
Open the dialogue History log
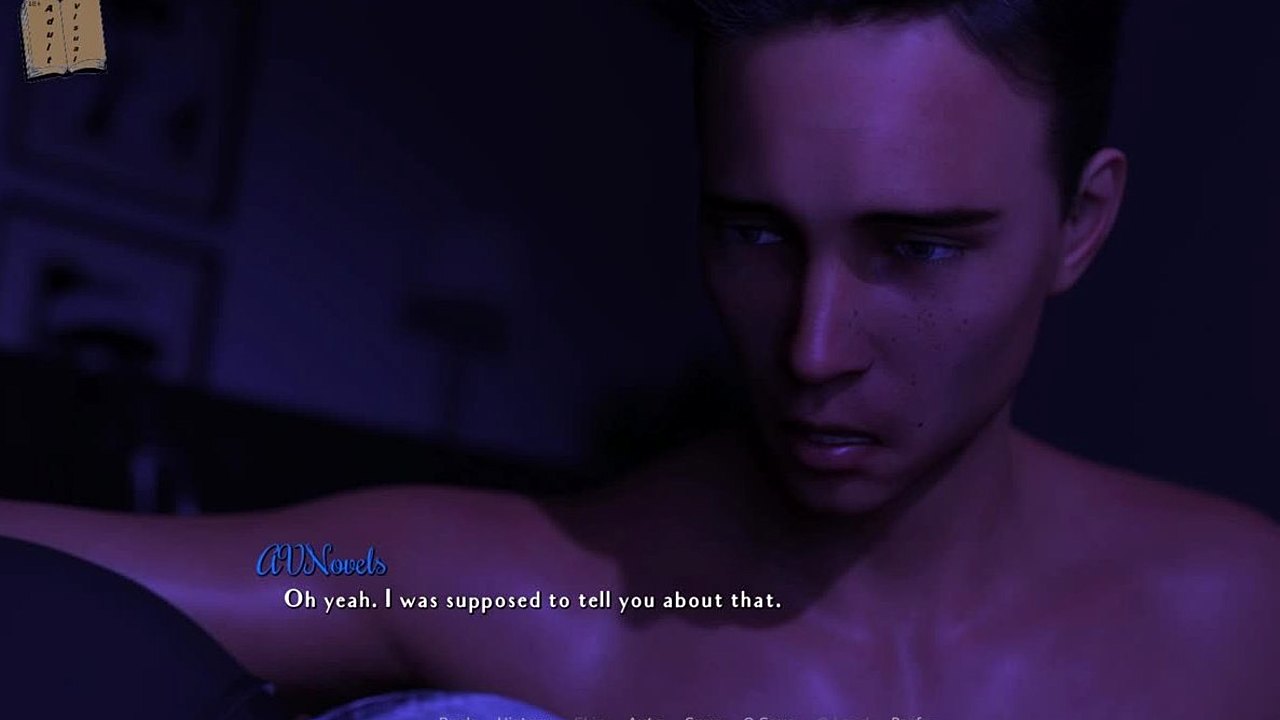click(x=521, y=717)
